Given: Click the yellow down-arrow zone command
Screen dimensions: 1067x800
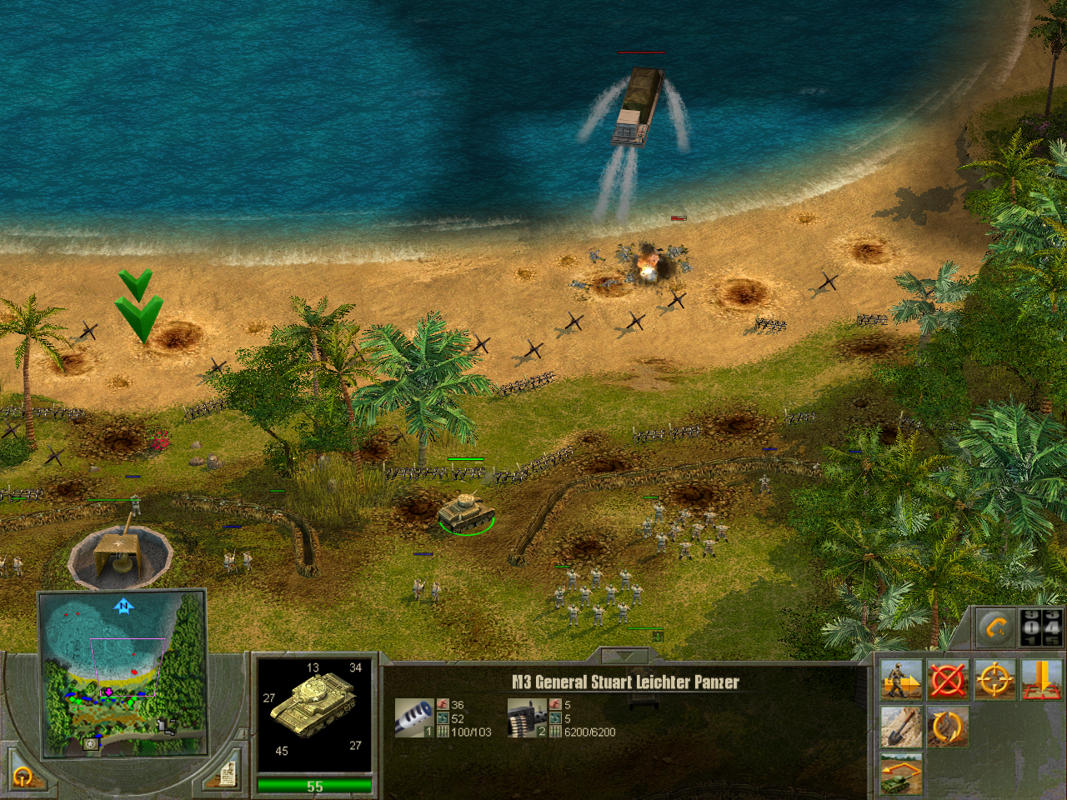Looking at the screenshot, I should coord(1041,679).
